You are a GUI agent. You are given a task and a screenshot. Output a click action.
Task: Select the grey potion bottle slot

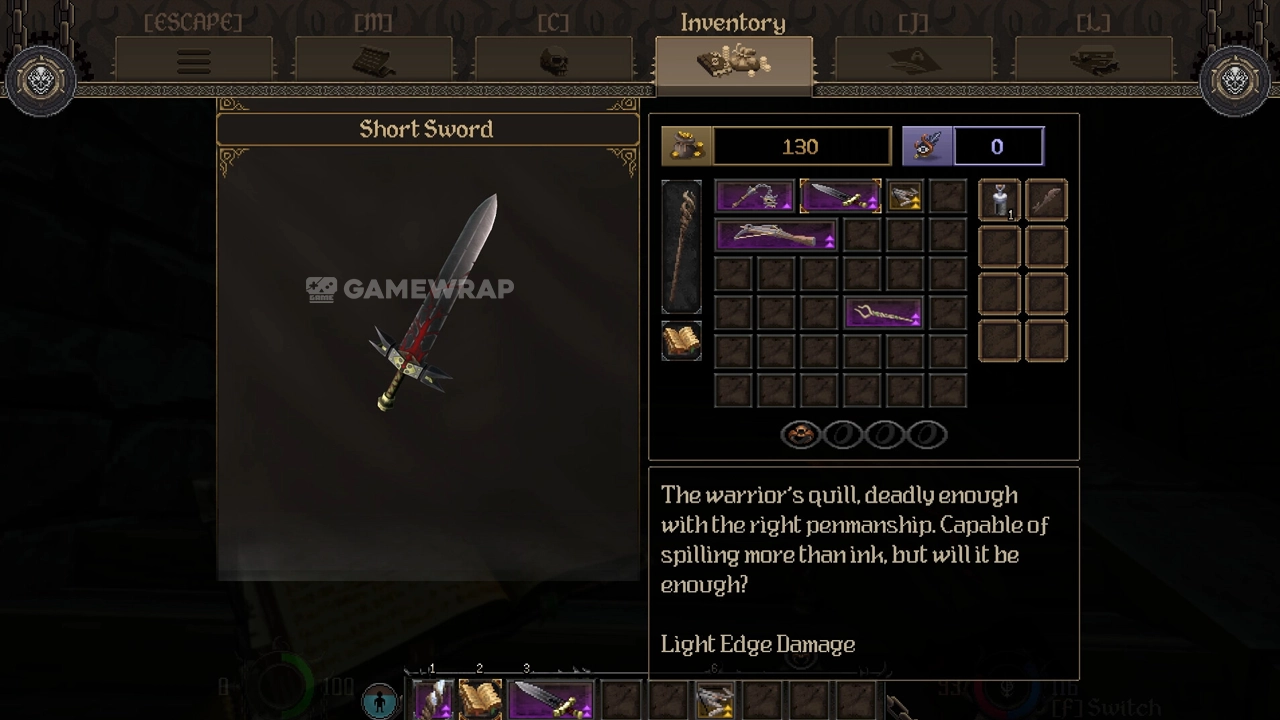click(x=999, y=200)
